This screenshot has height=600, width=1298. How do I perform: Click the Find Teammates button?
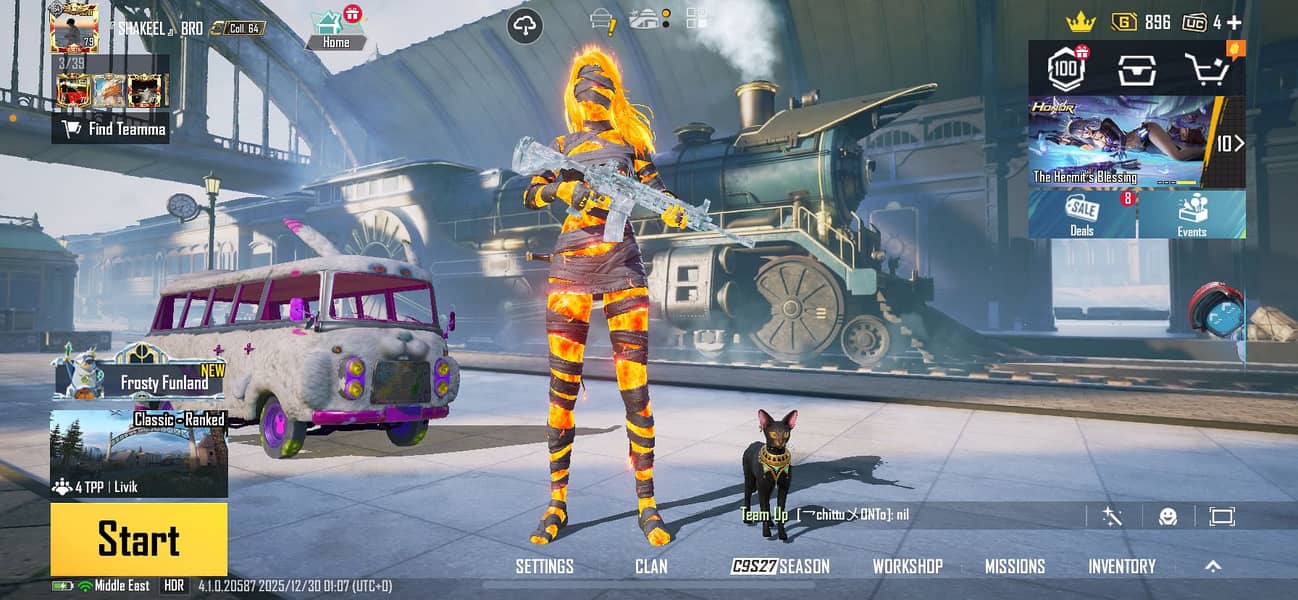click(x=111, y=129)
